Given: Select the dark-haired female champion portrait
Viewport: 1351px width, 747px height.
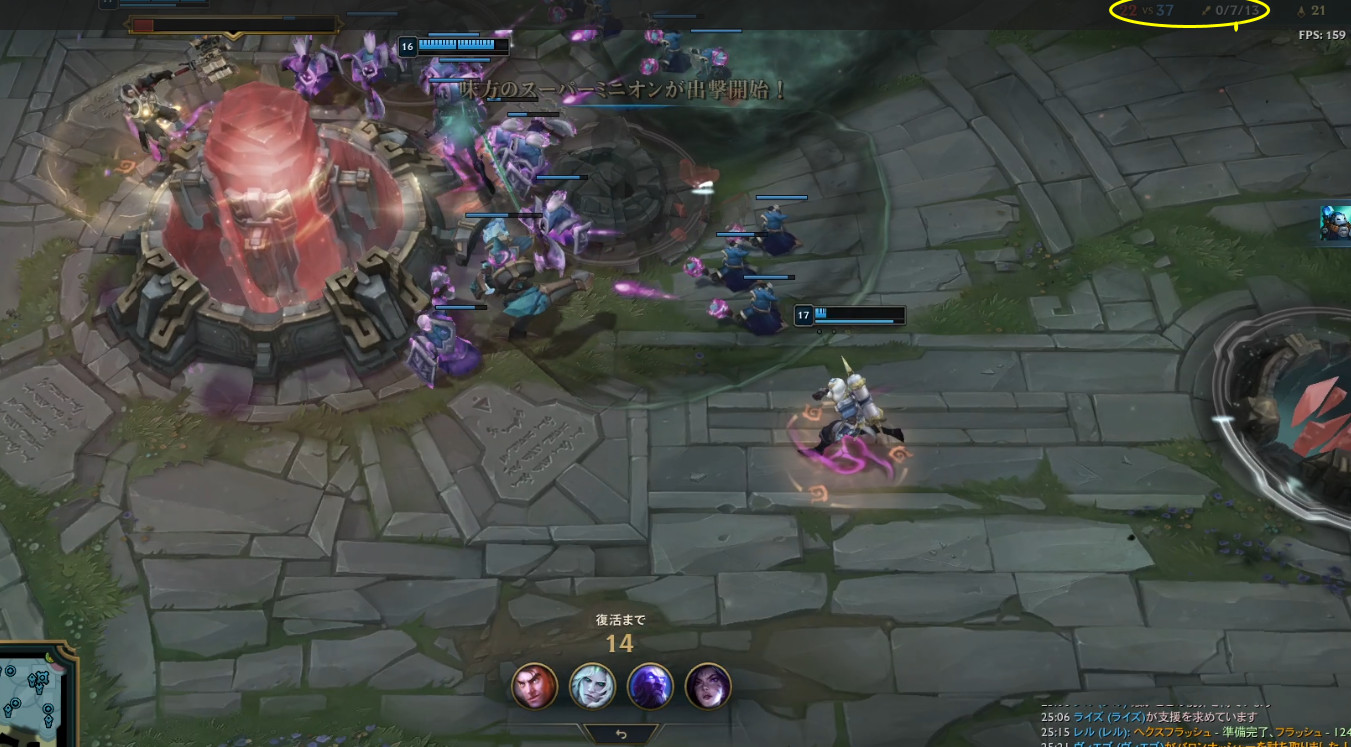Looking at the screenshot, I should [708, 686].
